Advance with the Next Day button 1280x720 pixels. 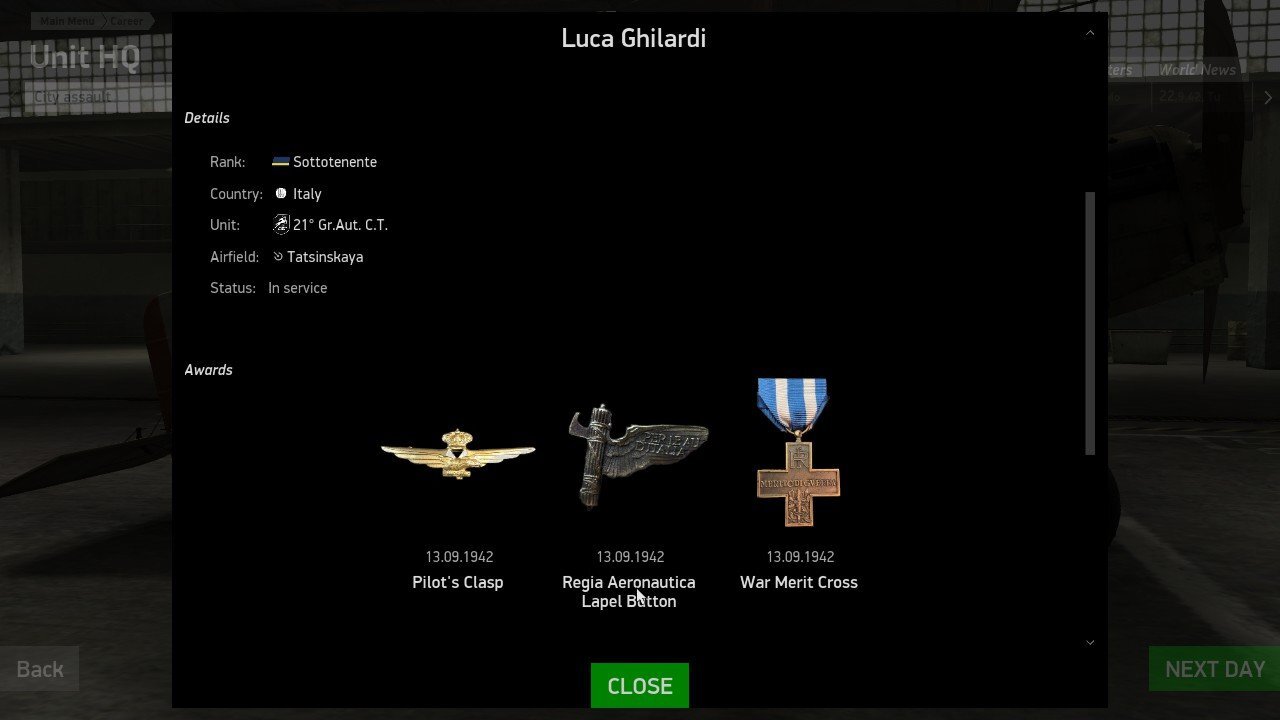(1214, 669)
